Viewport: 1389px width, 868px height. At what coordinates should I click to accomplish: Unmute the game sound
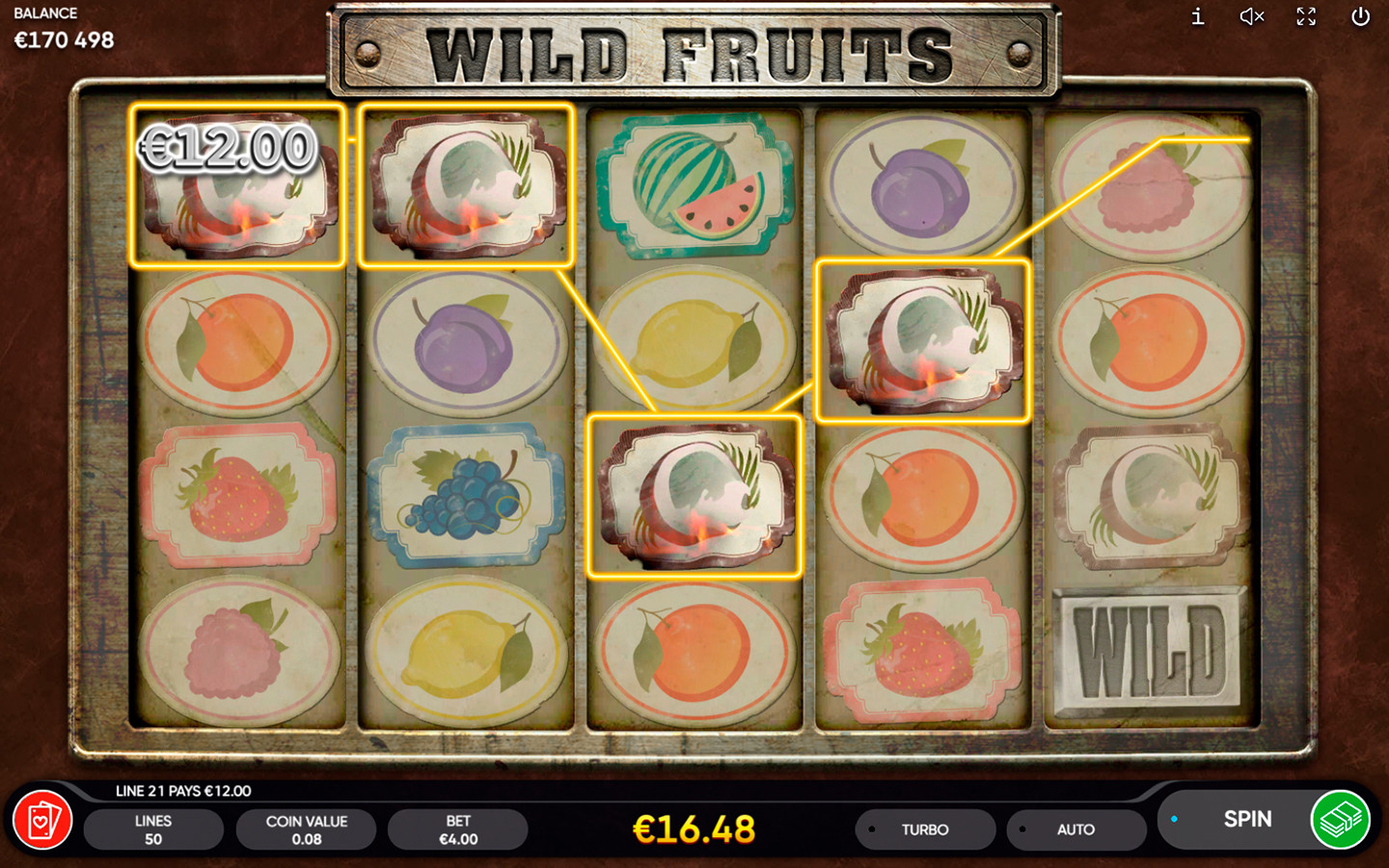(x=1251, y=16)
